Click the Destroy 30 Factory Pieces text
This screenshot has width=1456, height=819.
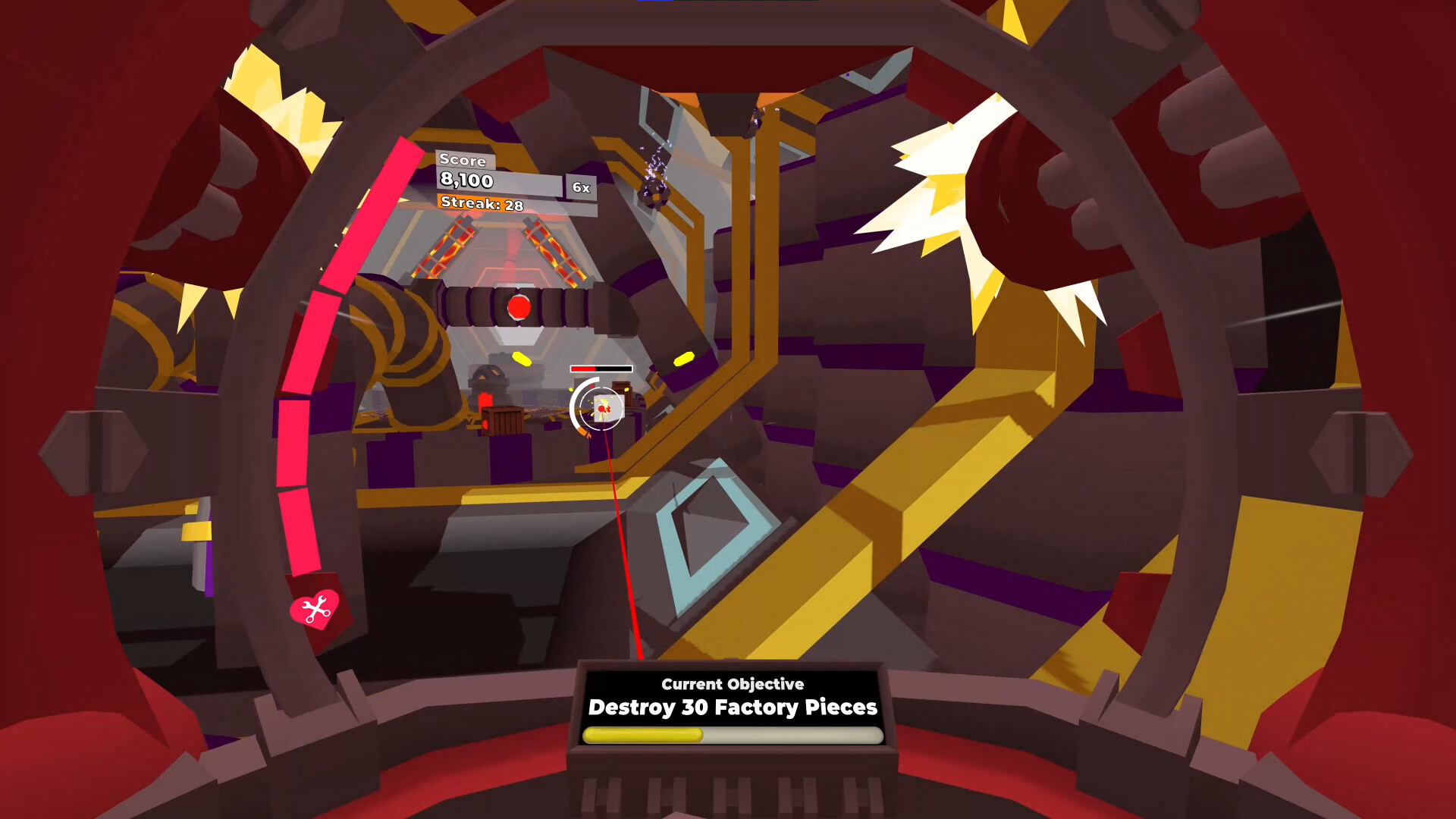[x=732, y=708]
